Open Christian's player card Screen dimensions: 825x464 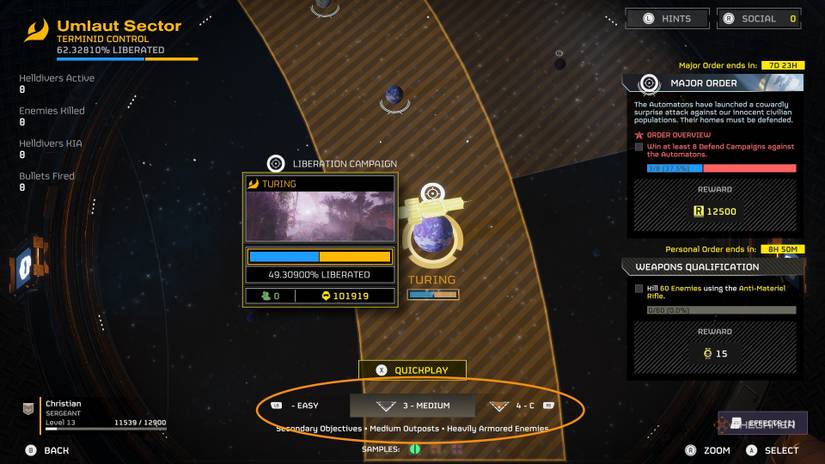coord(94,410)
